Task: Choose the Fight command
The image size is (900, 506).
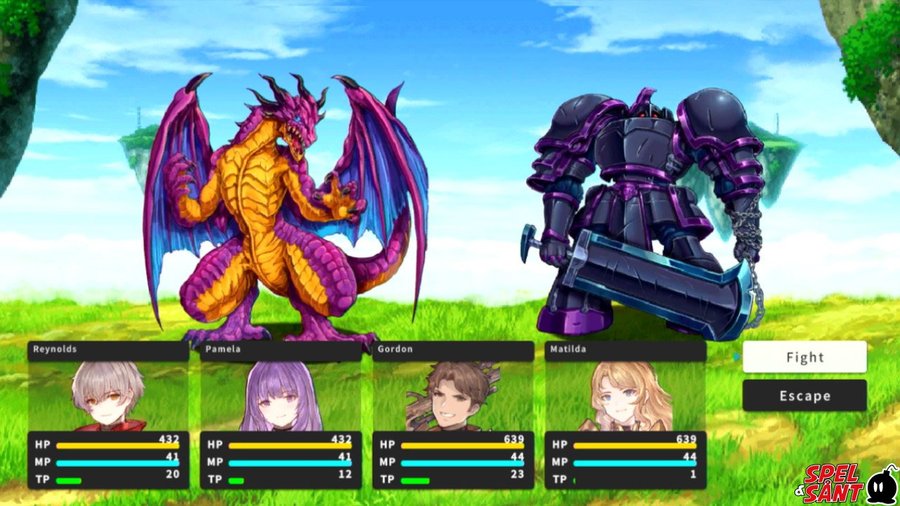Action: click(x=804, y=357)
